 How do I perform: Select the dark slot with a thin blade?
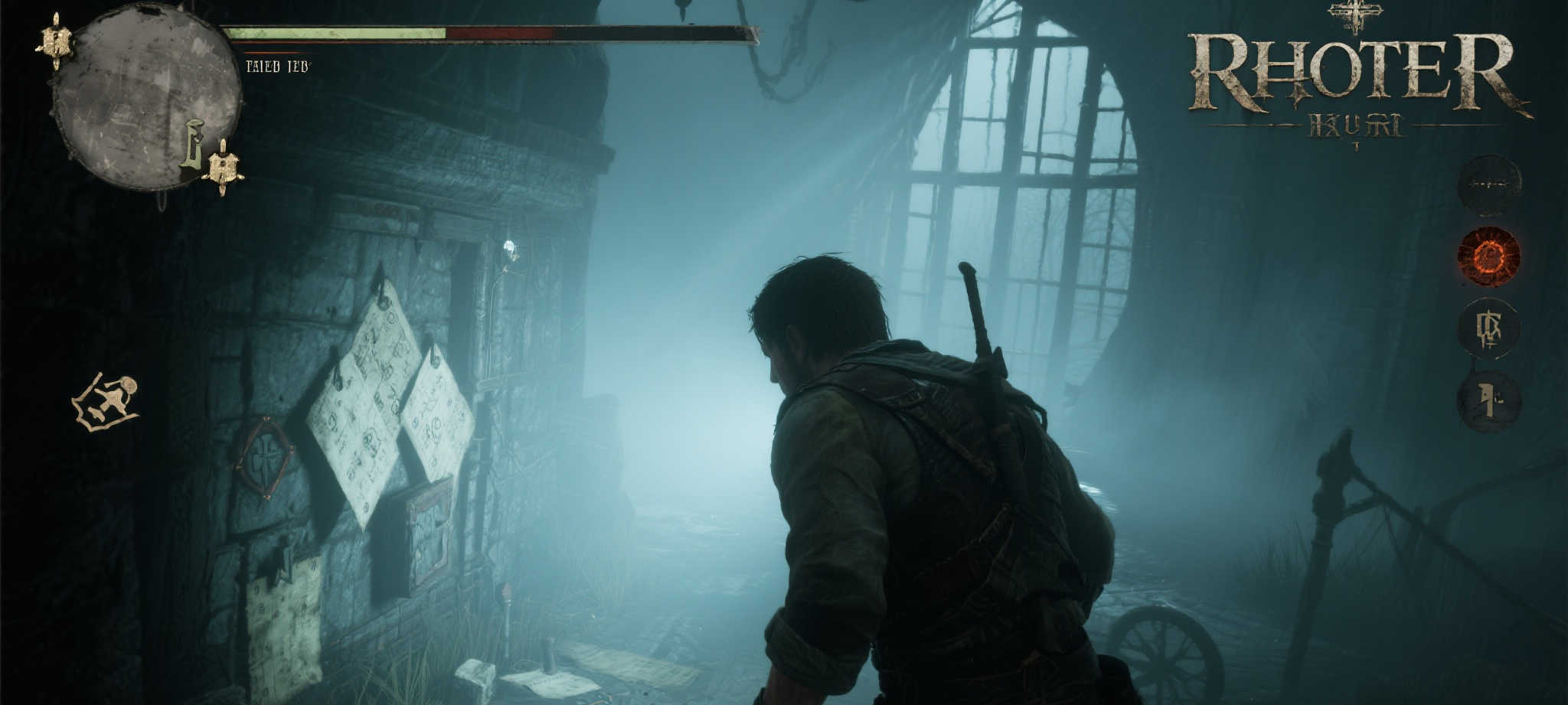1488,184
